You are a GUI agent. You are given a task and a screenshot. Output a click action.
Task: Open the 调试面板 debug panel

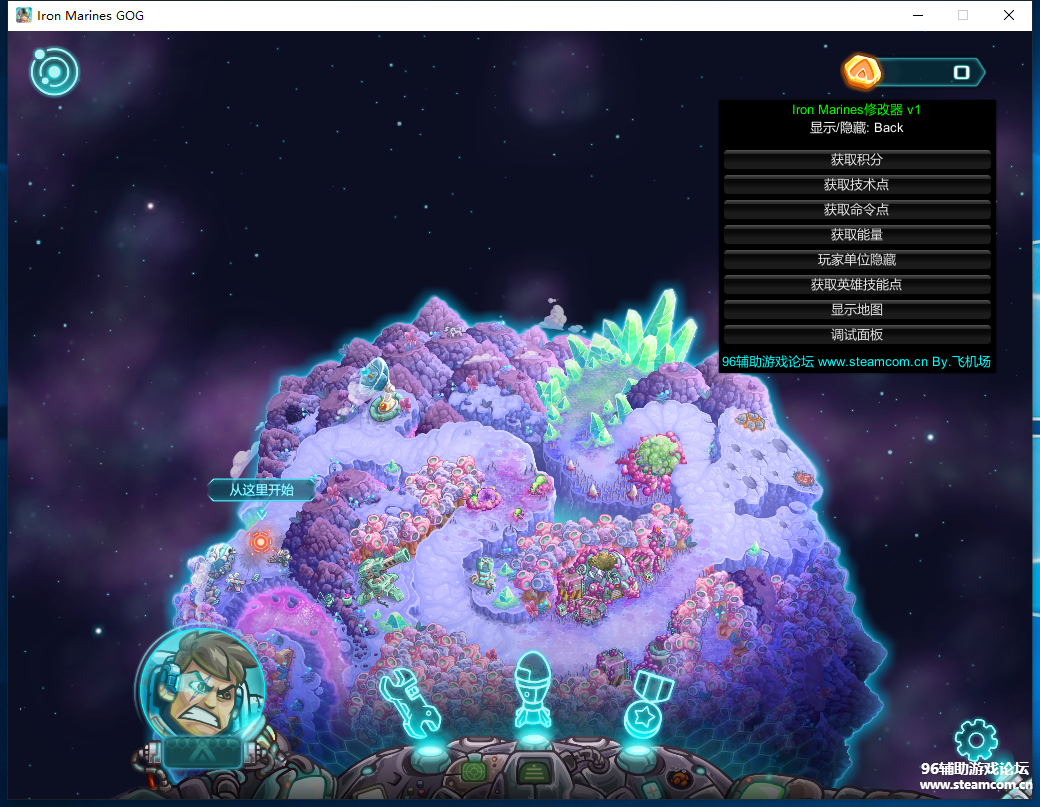(x=857, y=335)
